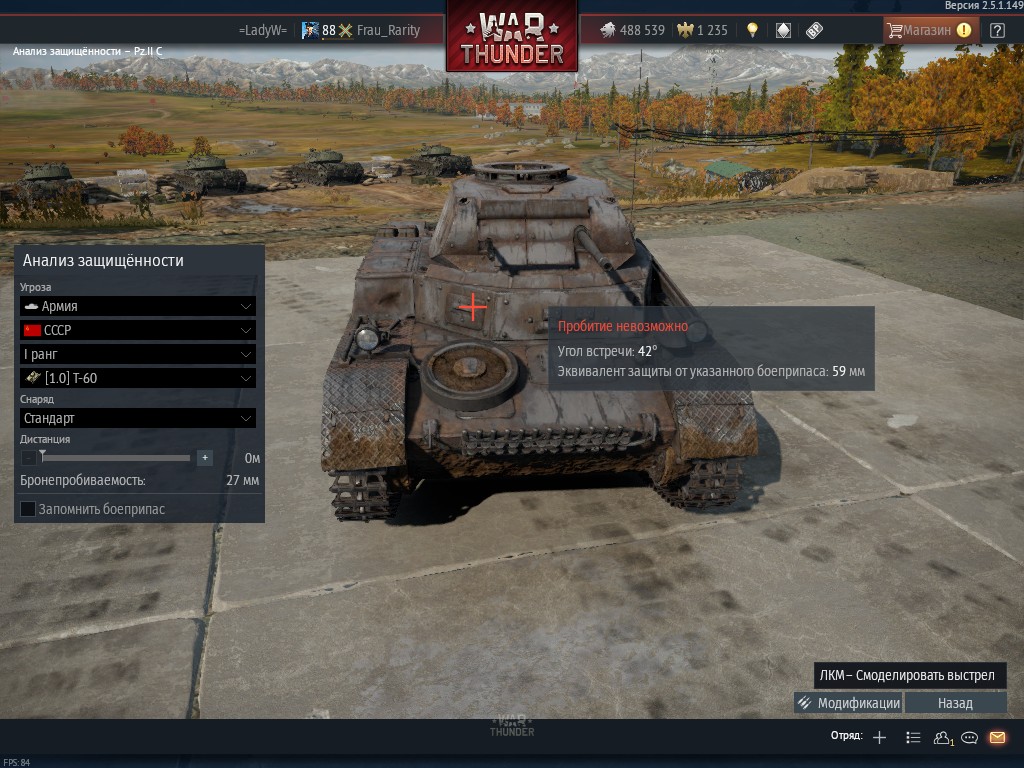This screenshot has width=1024, height=768.
Task: Click the lightbulb icon in top bar
Action: [753, 30]
